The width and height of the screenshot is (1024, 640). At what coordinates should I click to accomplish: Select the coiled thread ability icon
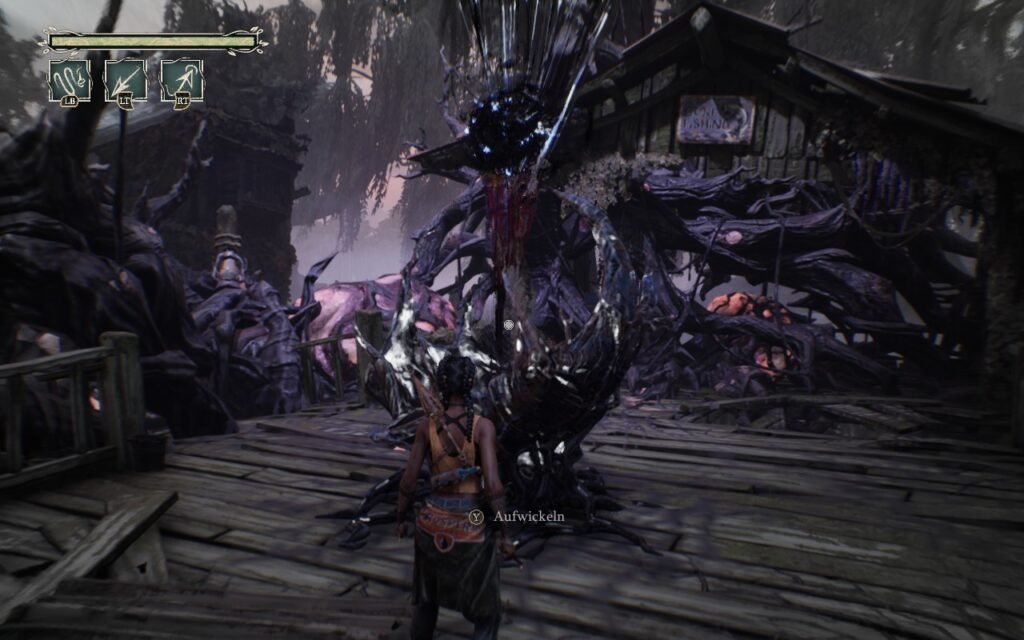(70, 80)
